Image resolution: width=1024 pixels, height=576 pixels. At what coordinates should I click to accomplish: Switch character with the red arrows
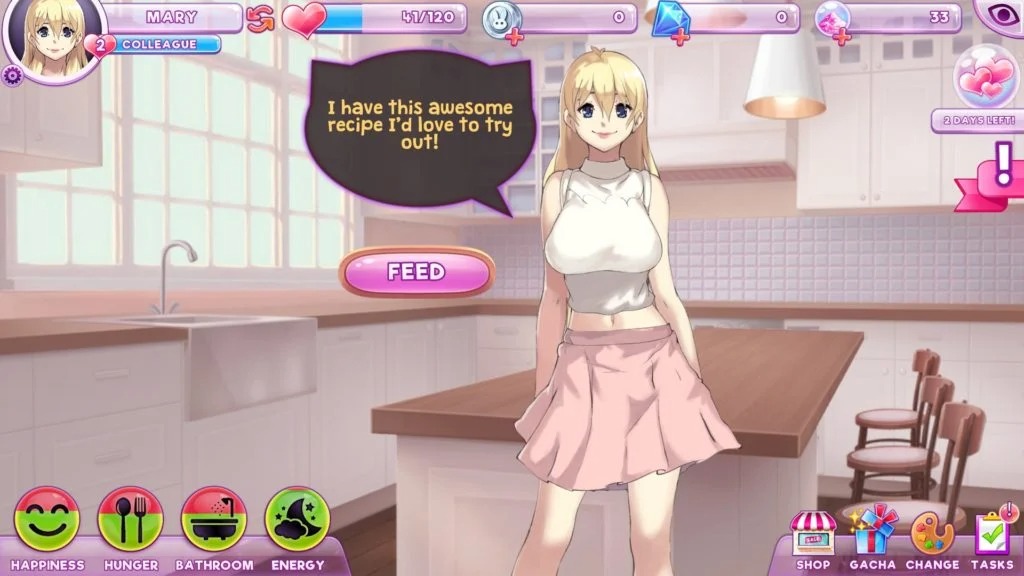[261, 17]
